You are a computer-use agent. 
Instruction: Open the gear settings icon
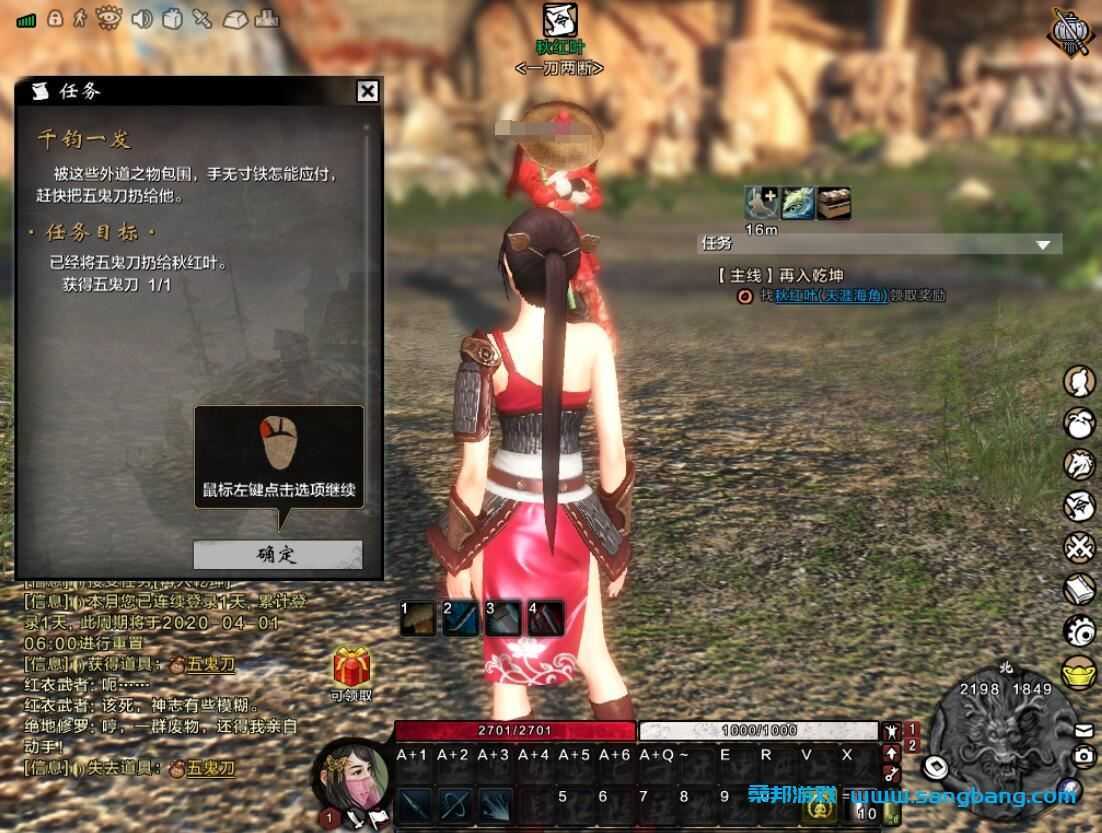click(x=1079, y=631)
